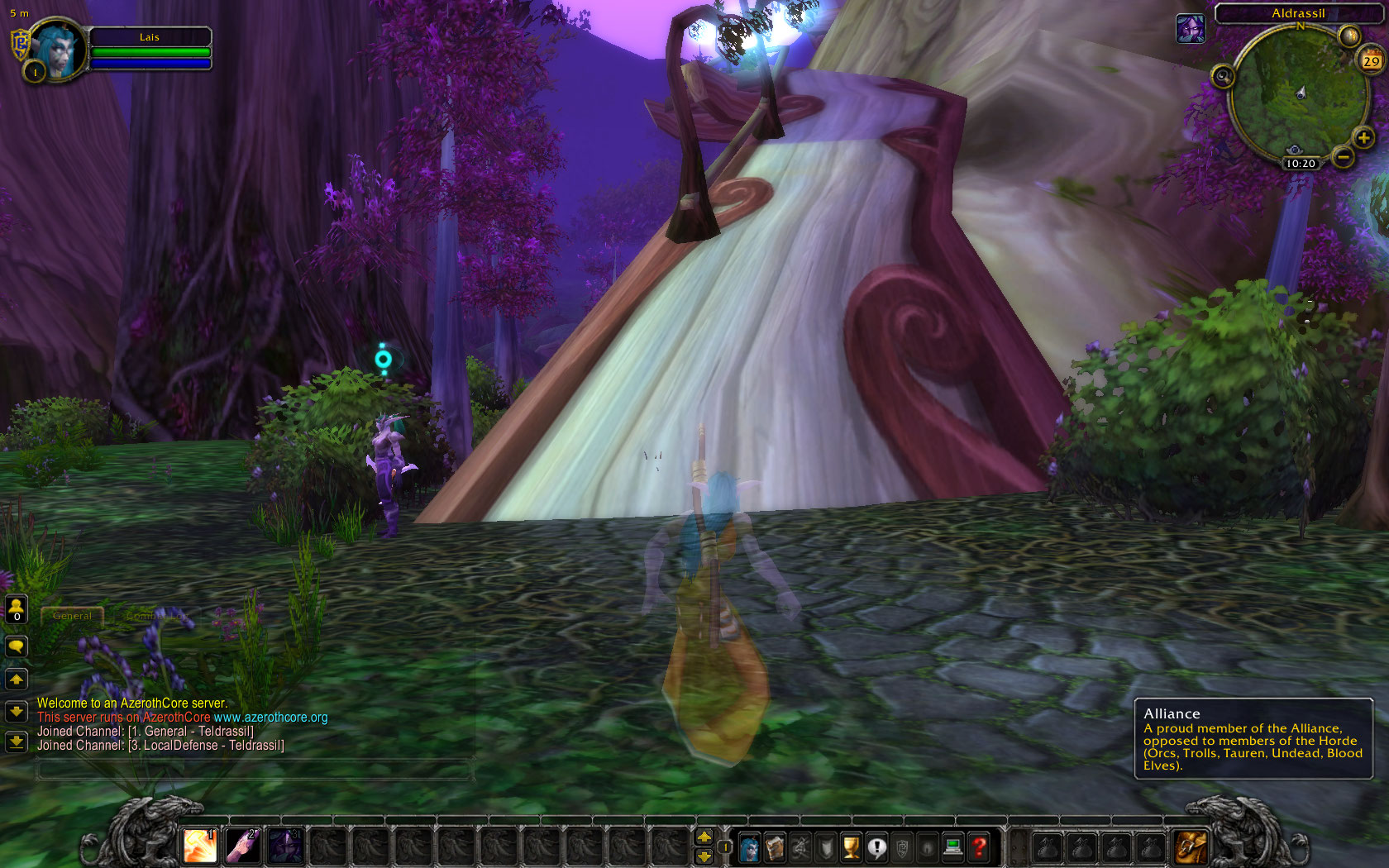
Task: Open minimap tracking with the magnifying glass
Action: (x=1222, y=78)
